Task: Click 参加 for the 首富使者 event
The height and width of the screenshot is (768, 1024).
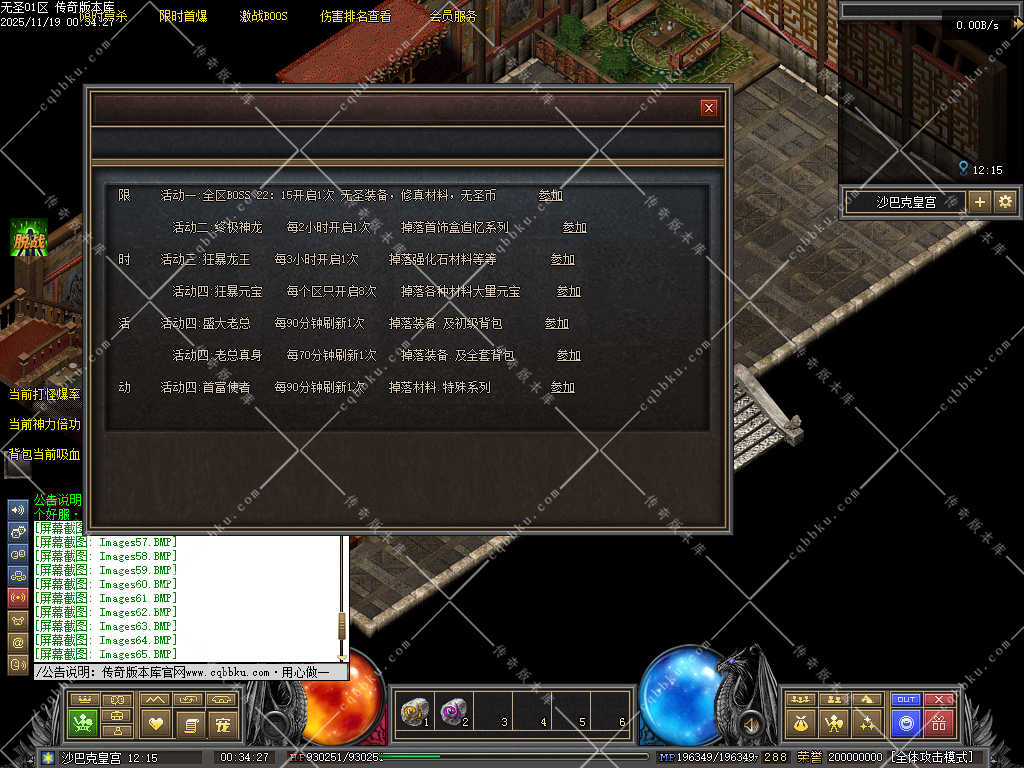Action: pyautogui.click(x=562, y=387)
